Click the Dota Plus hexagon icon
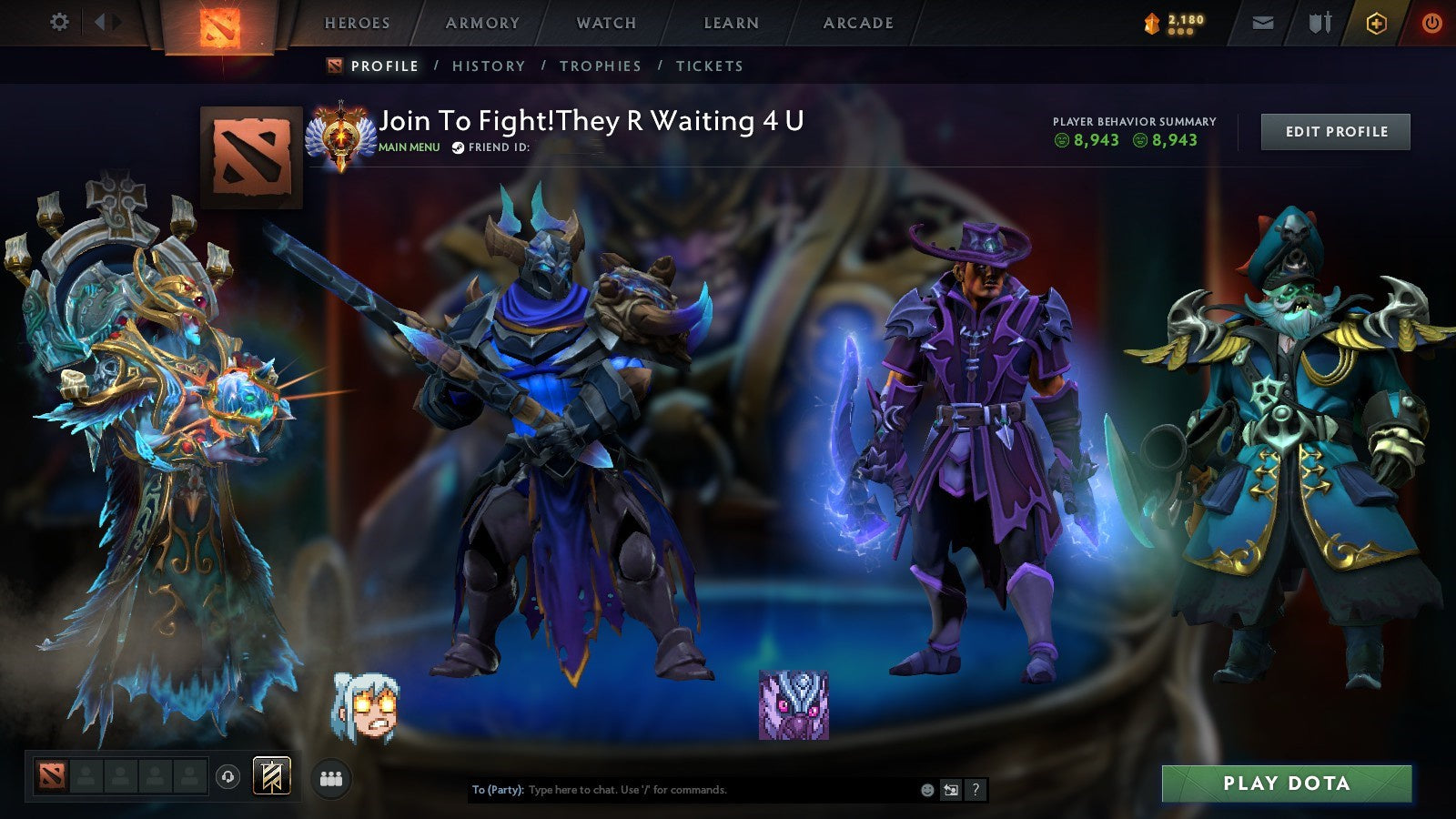This screenshot has width=1456, height=819. click(x=1376, y=23)
